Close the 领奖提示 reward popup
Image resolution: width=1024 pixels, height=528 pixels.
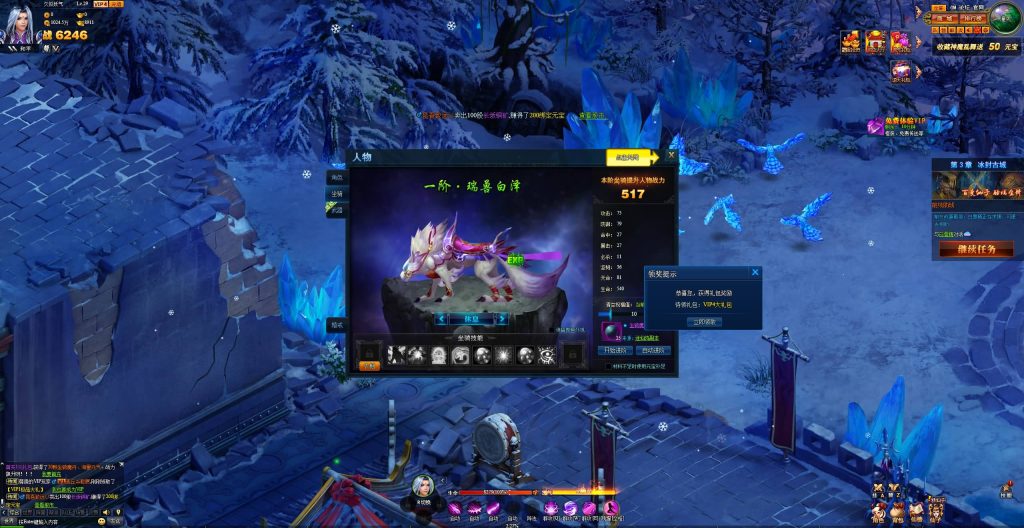[x=755, y=272]
